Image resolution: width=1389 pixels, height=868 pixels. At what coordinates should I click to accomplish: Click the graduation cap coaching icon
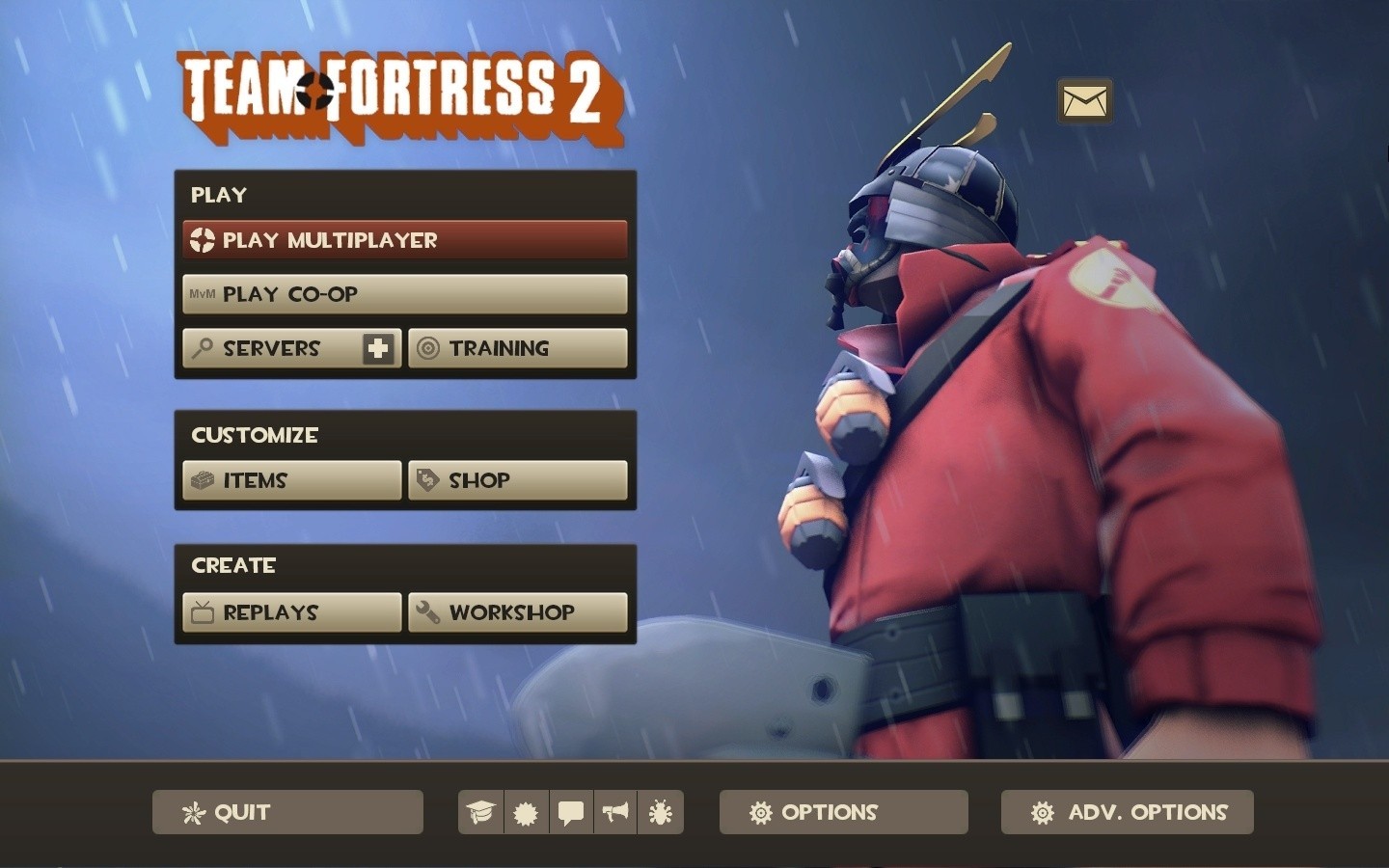click(479, 812)
